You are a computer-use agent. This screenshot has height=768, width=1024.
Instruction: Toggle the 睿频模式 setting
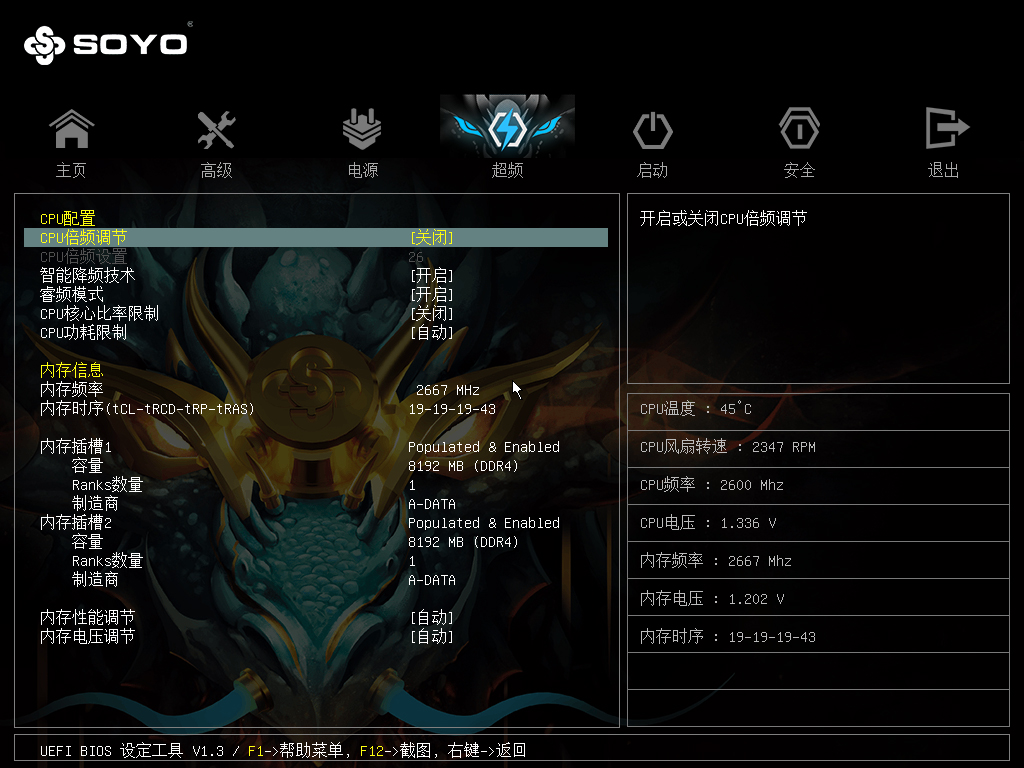(431, 295)
